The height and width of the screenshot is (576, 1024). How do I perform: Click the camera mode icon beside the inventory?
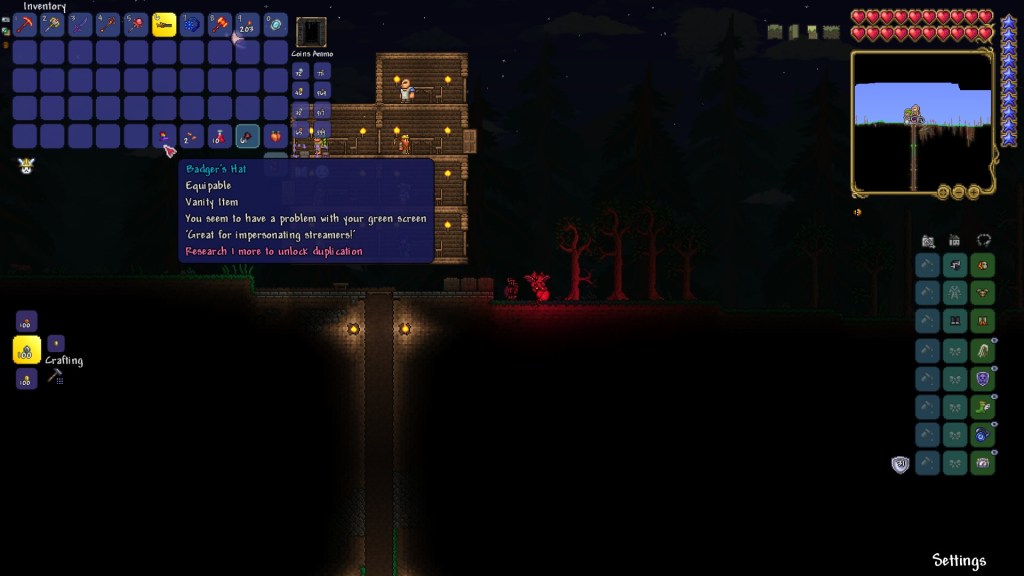click(x=928, y=241)
